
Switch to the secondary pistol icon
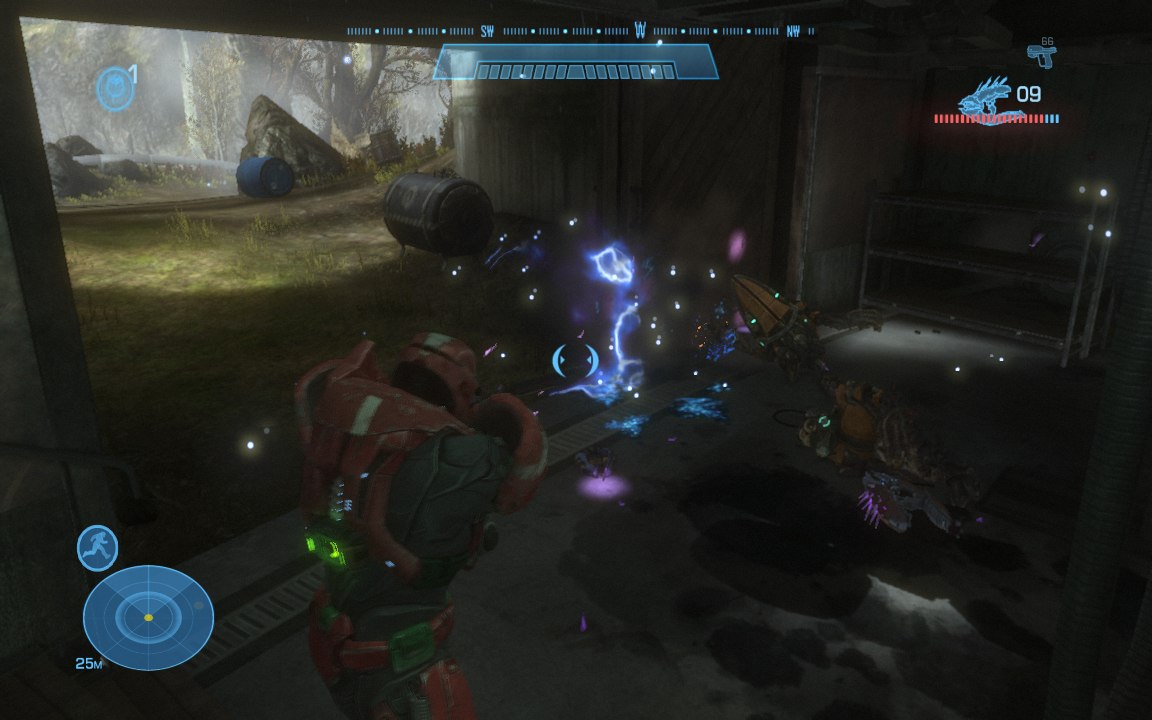pos(1041,56)
